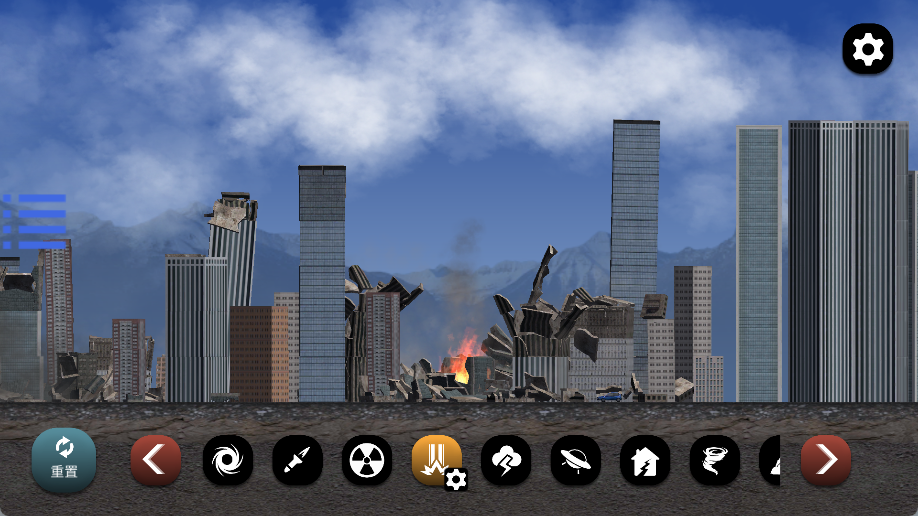Show previous disasters with the left arrow
This screenshot has height=516, width=918.
[156, 460]
